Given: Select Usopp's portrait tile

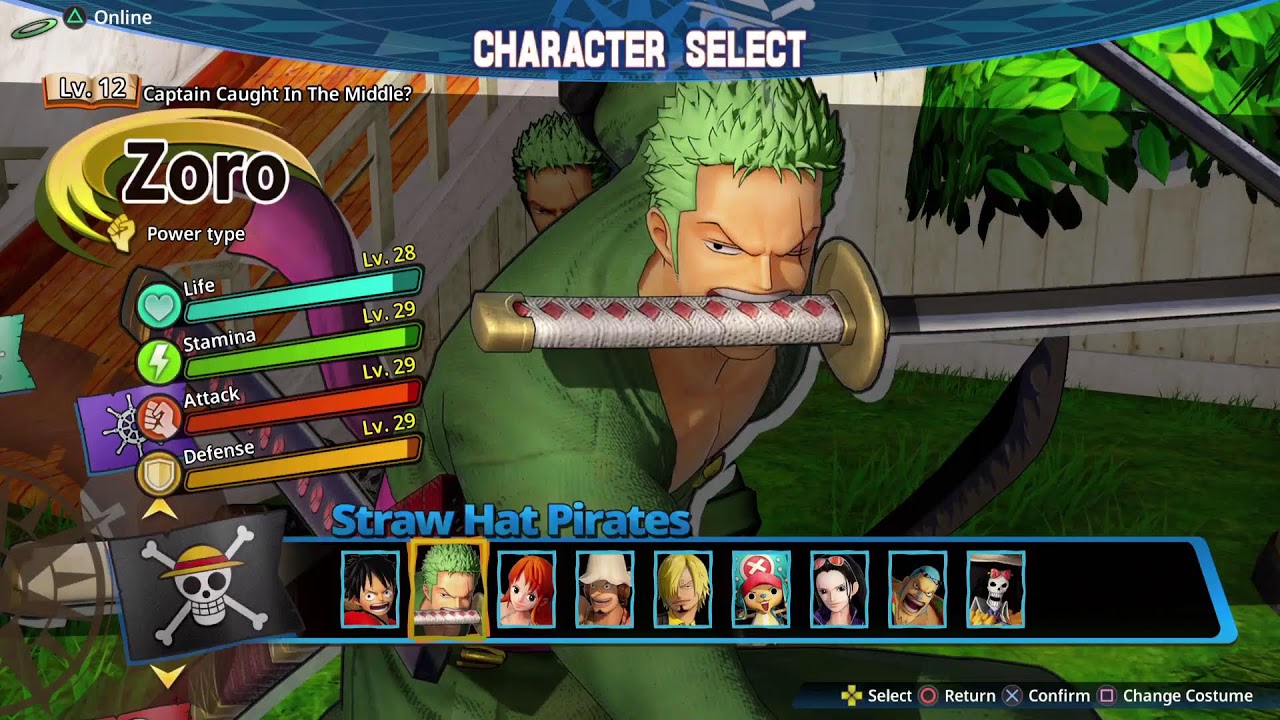Looking at the screenshot, I should (x=604, y=589).
